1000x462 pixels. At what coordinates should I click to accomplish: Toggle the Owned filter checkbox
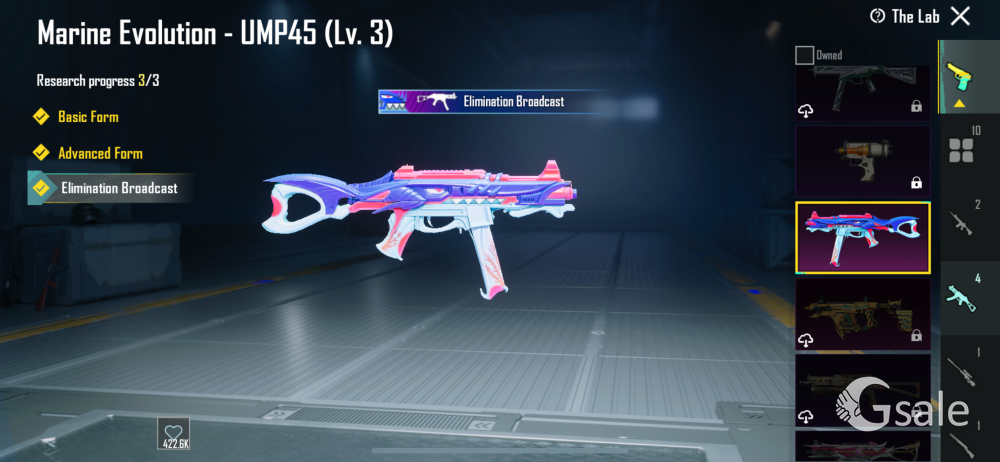(x=804, y=55)
